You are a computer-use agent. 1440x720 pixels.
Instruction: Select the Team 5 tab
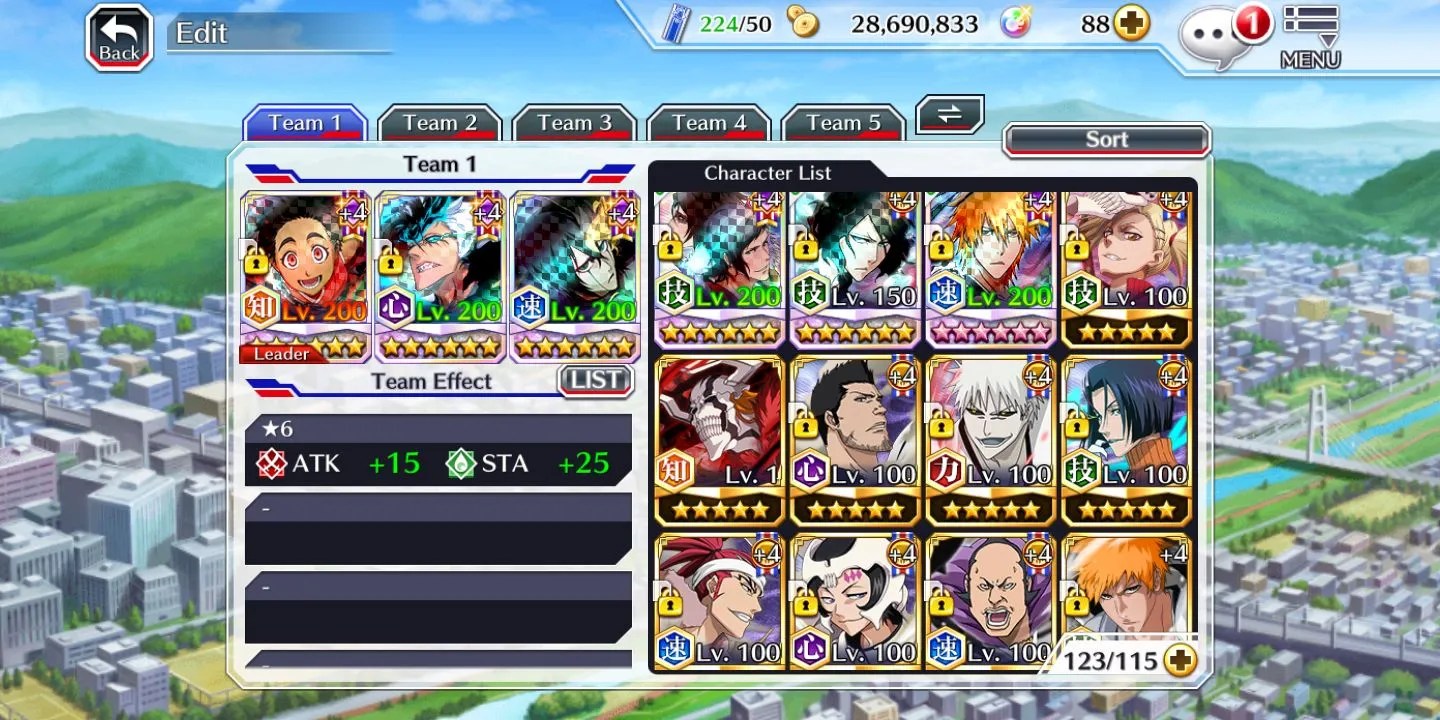(x=844, y=123)
